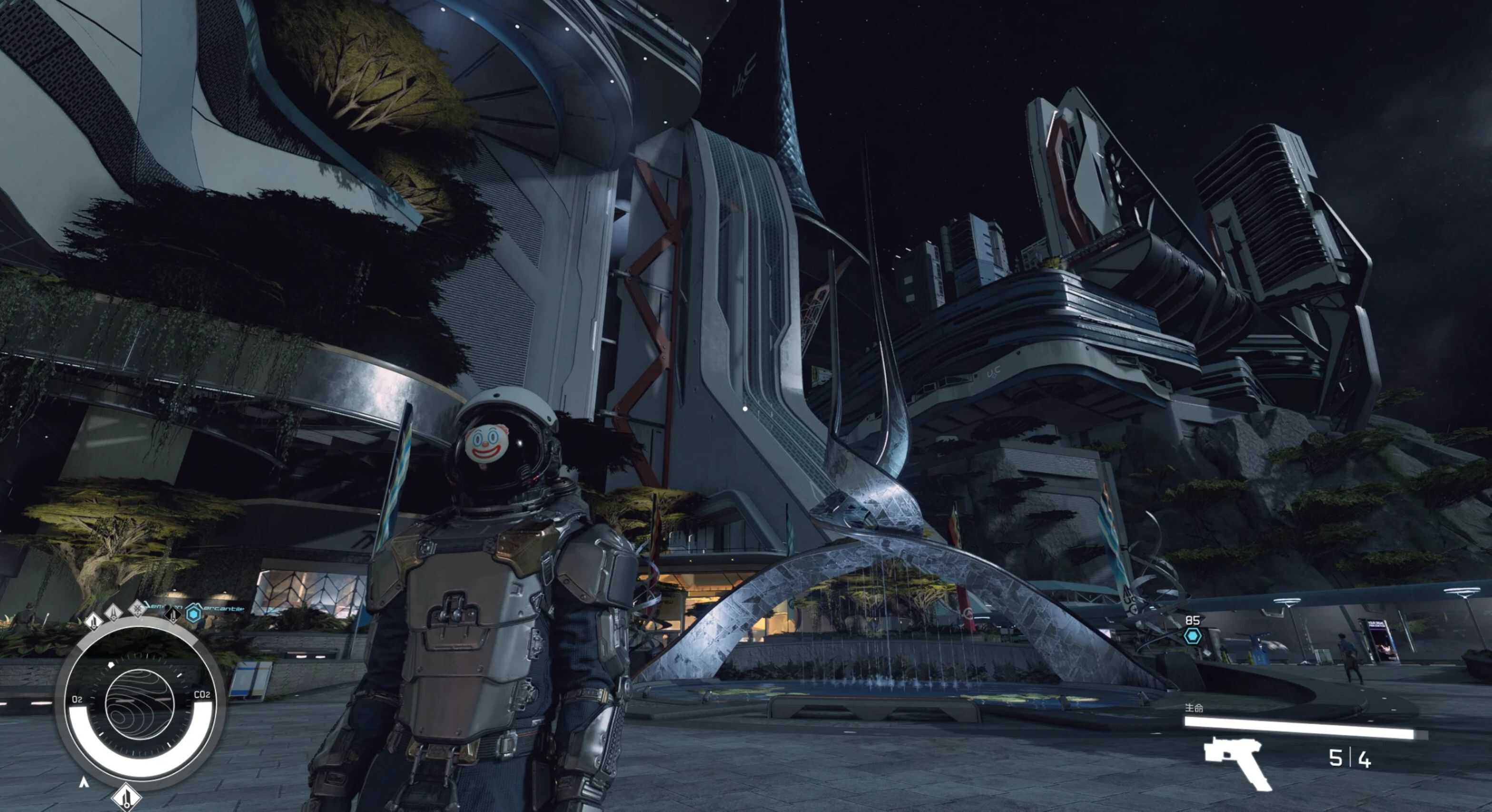Click the black diamond tower marker
The image size is (1492, 812).
[173, 614]
